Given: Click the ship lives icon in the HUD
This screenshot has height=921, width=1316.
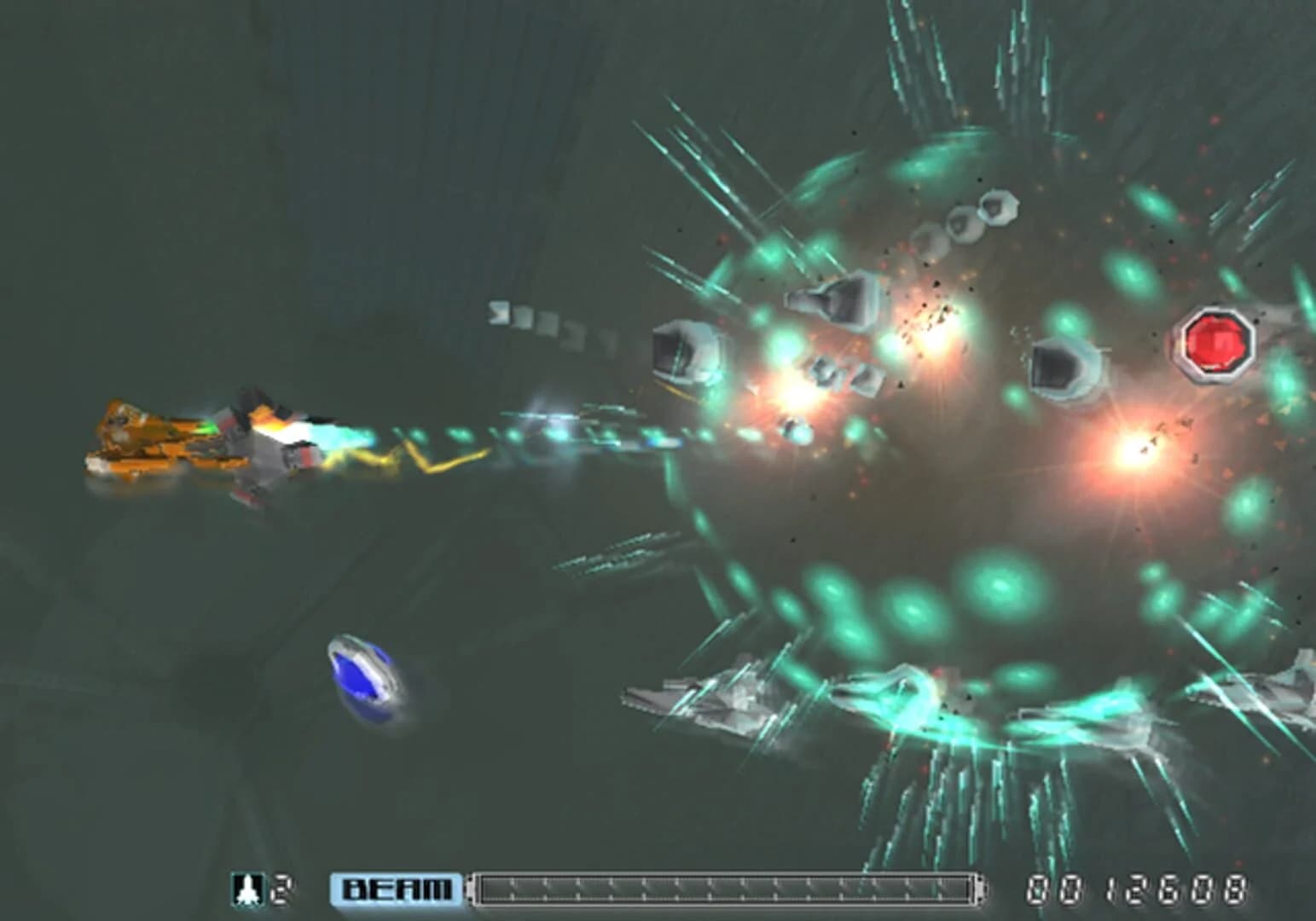Looking at the screenshot, I should [x=246, y=886].
